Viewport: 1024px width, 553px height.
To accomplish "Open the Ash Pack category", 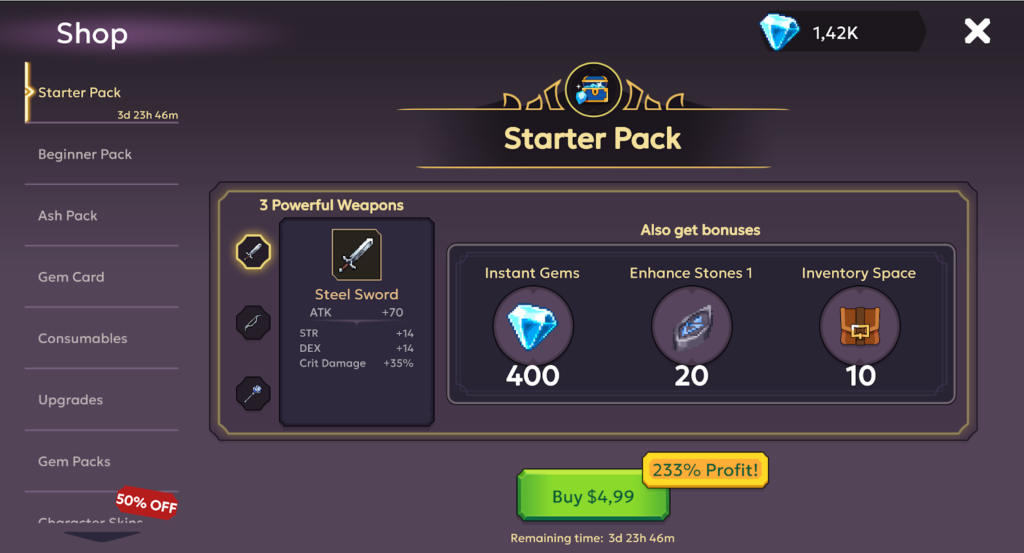I will click(x=68, y=216).
